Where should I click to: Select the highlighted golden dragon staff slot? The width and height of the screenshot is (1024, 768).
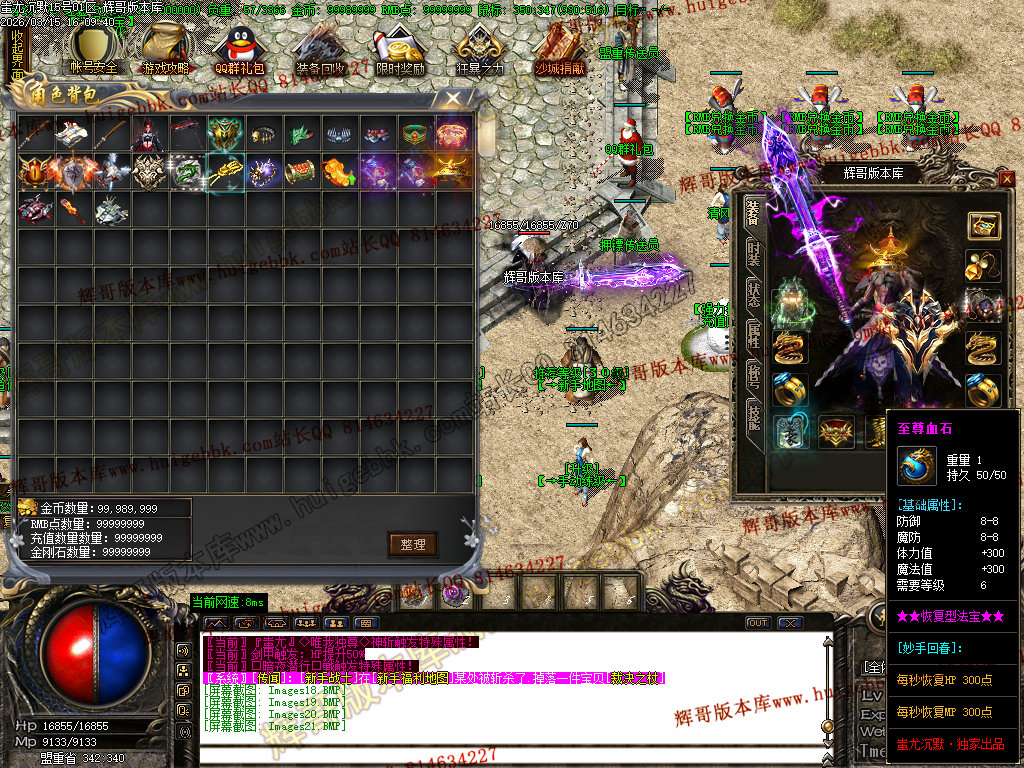pos(226,172)
